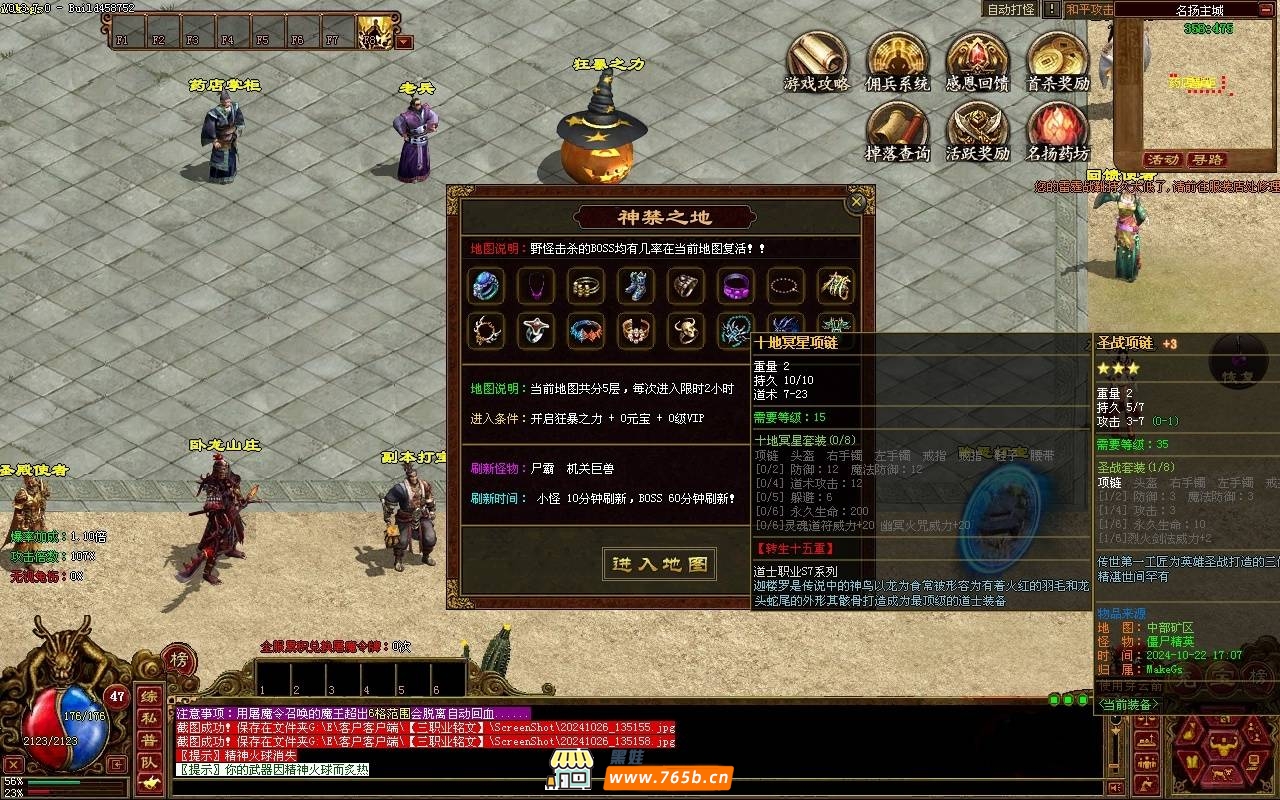Open the 首杀奖励 first-kill rewards
Image resolution: width=1280 pixels, height=800 pixels.
tap(1057, 62)
